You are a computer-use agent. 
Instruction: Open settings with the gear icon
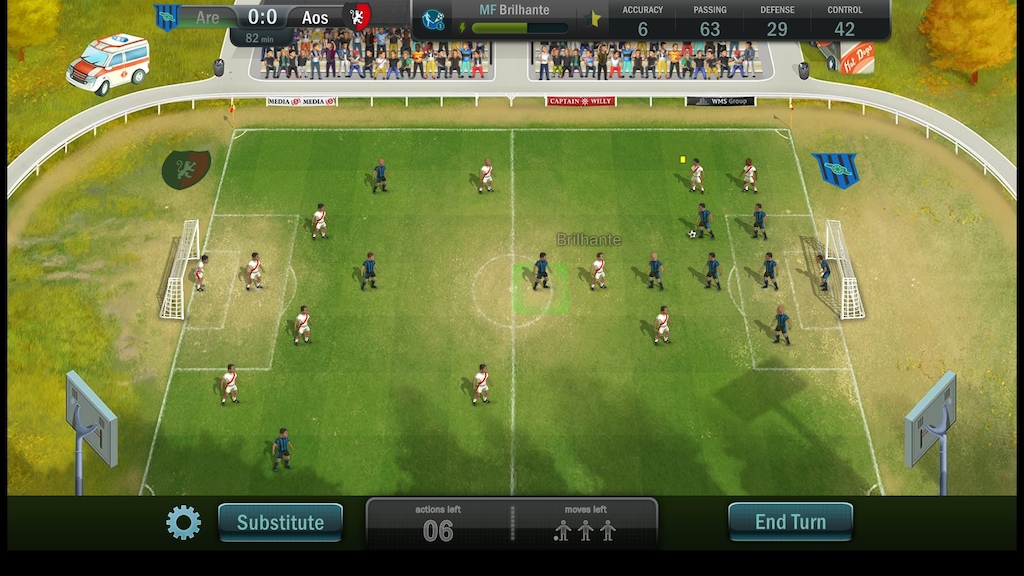183,522
